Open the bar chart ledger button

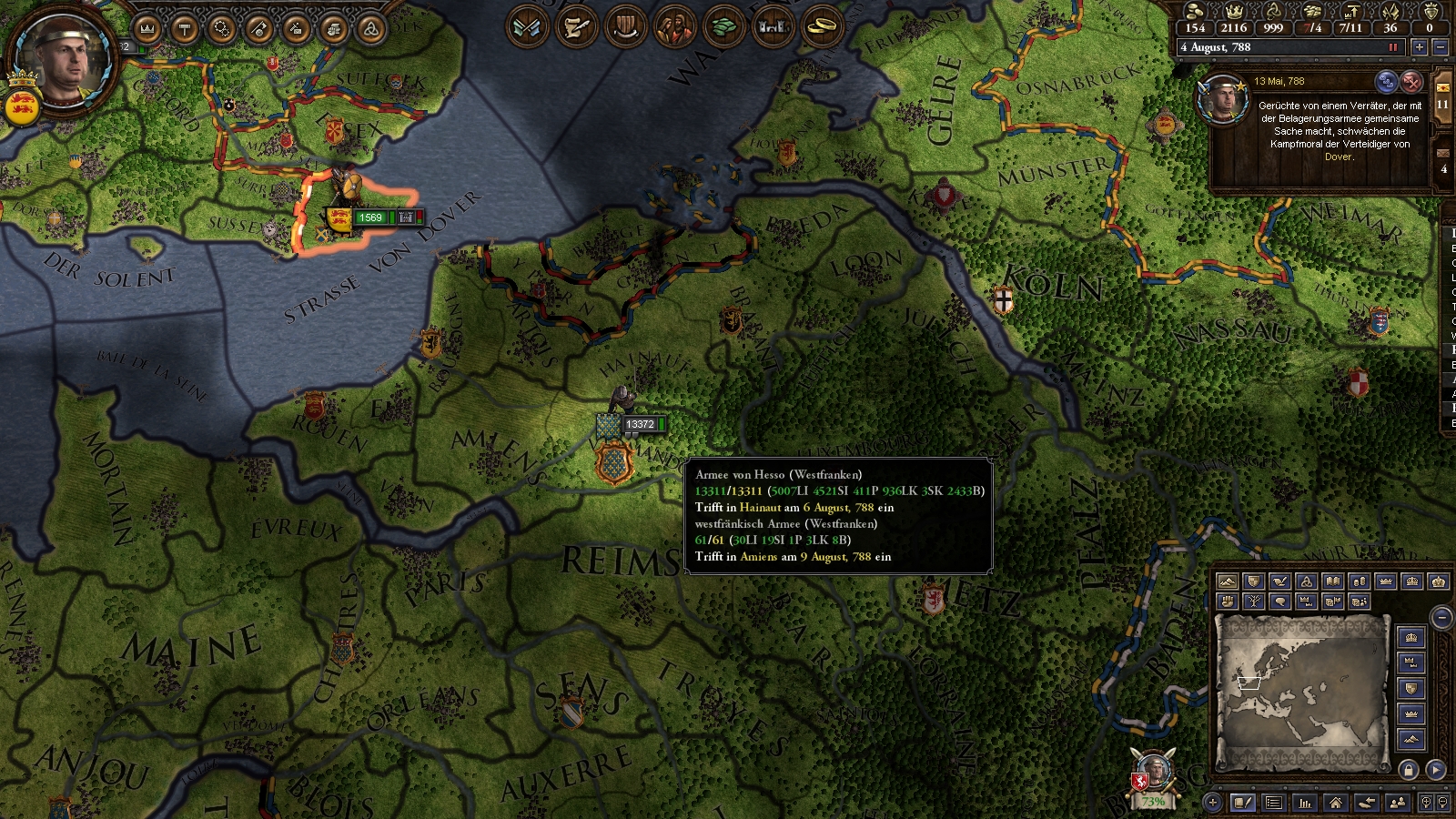point(1305,803)
